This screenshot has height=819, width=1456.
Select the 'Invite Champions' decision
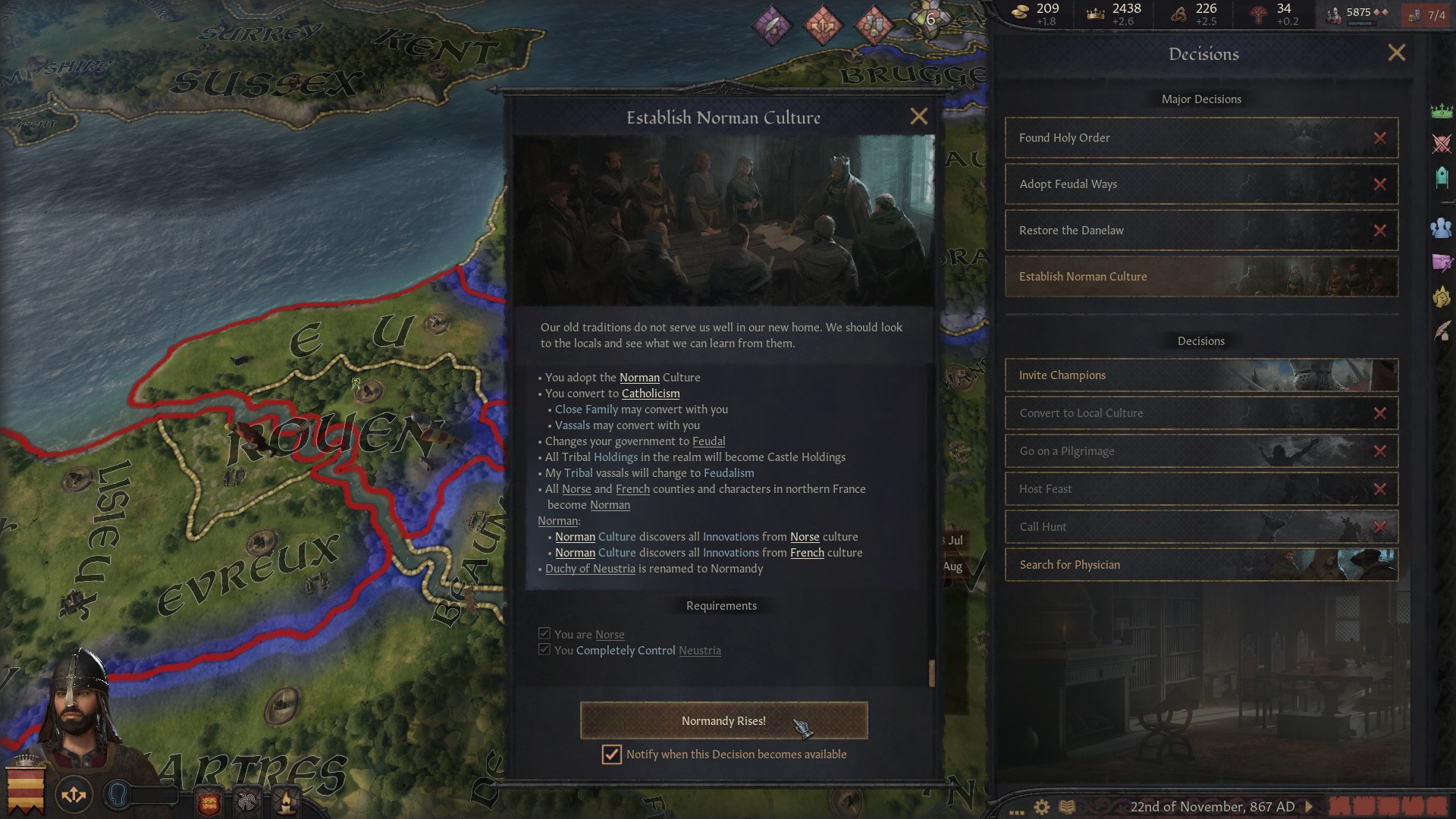(x=1100, y=375)
